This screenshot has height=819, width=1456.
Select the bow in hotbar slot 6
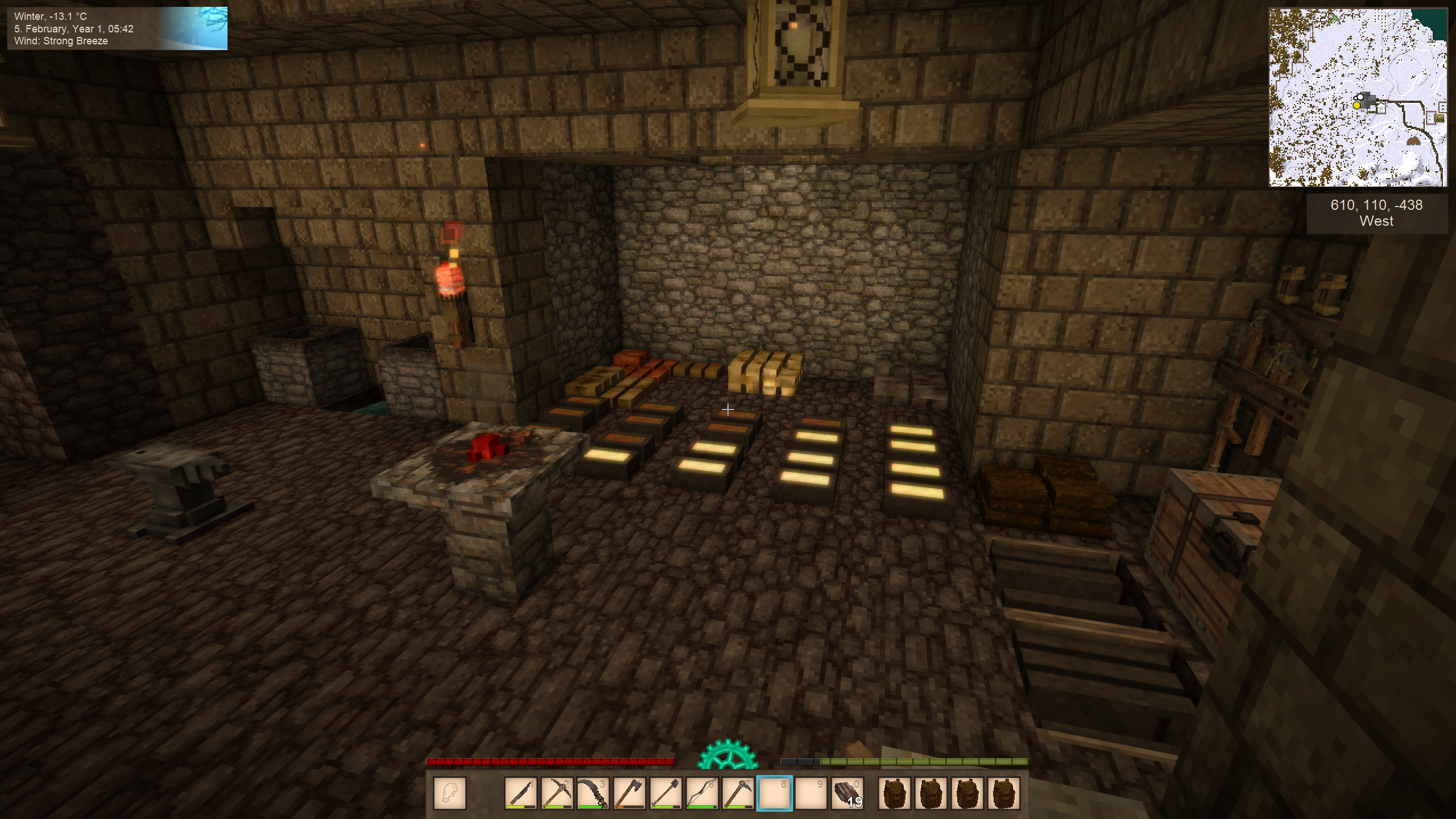click(702, 793)
